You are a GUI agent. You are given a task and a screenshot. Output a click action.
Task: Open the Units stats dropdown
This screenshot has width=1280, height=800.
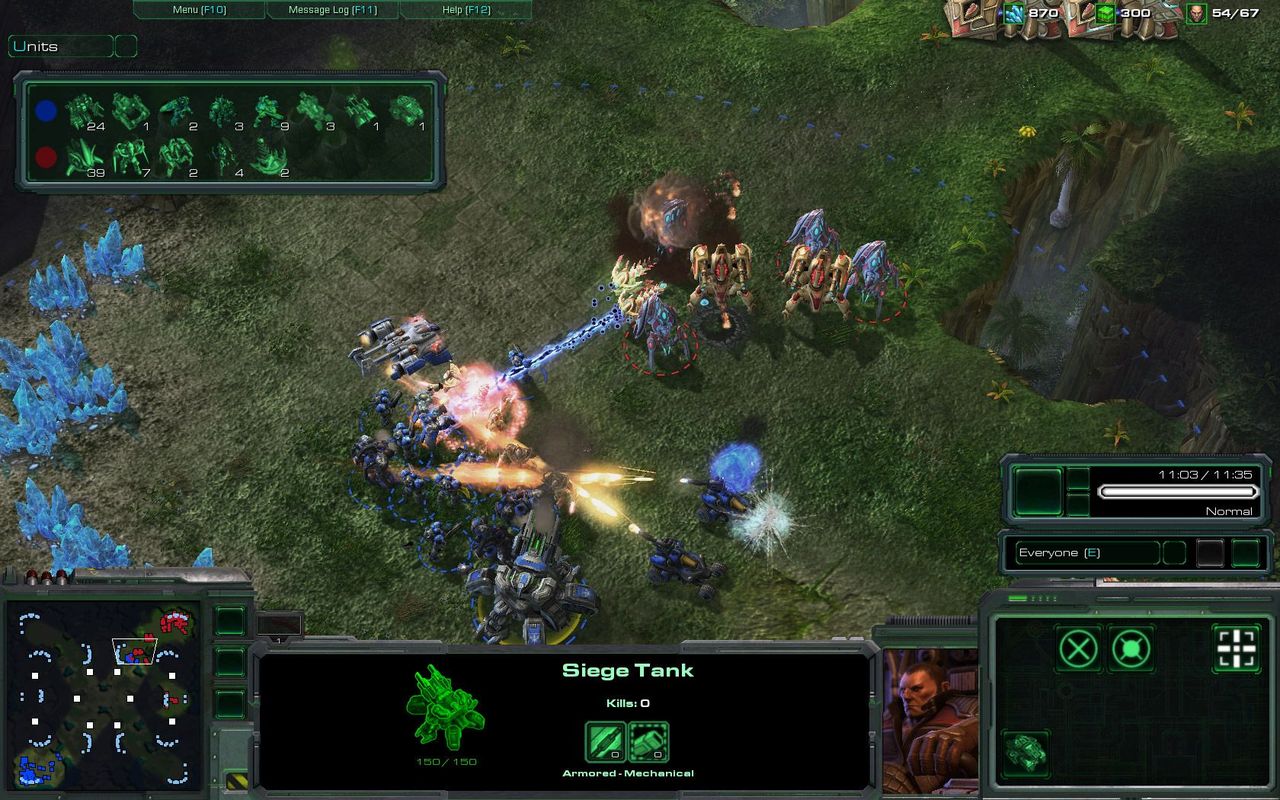(61, 46)
